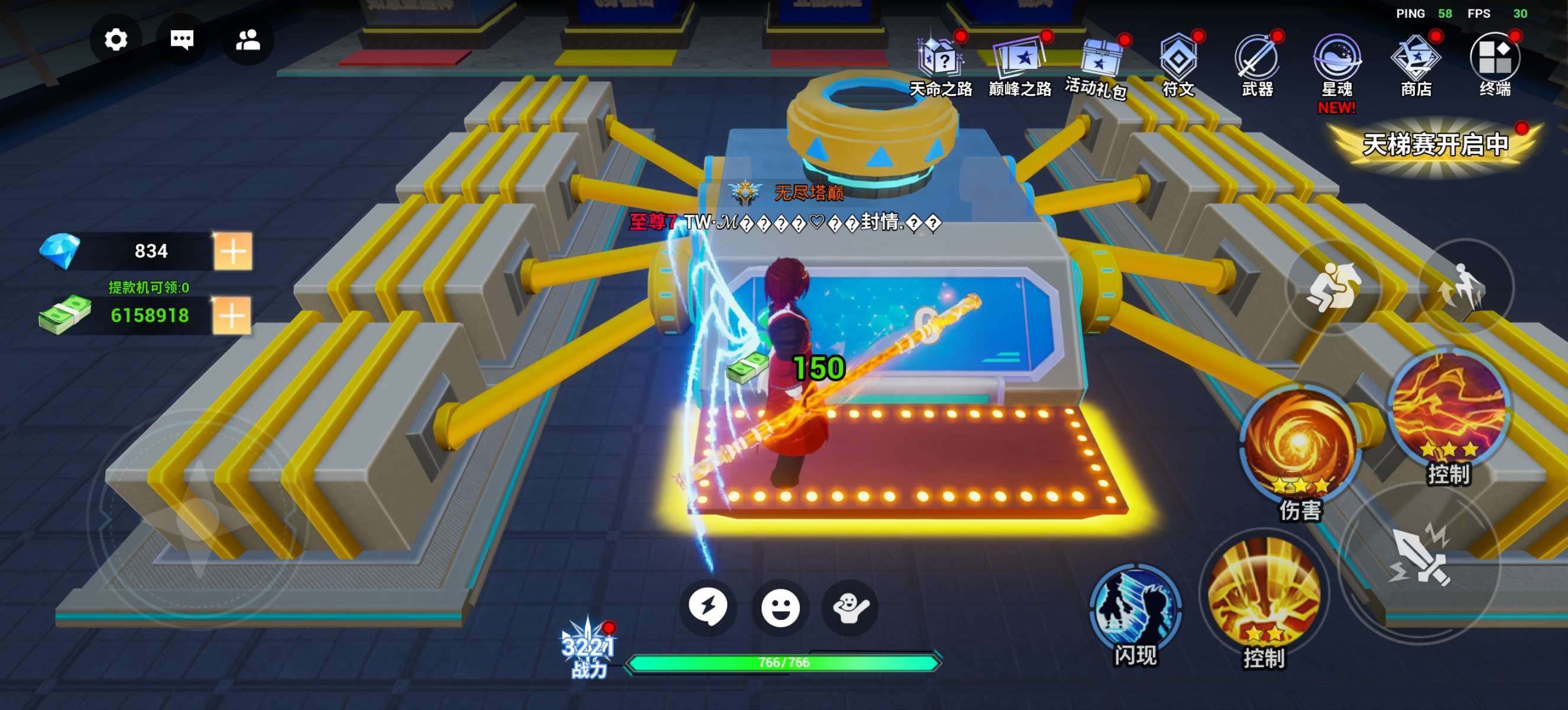1568x710 pixels.
Task: Open the 武器 weapon menu
Action: tap(1258, 61)
